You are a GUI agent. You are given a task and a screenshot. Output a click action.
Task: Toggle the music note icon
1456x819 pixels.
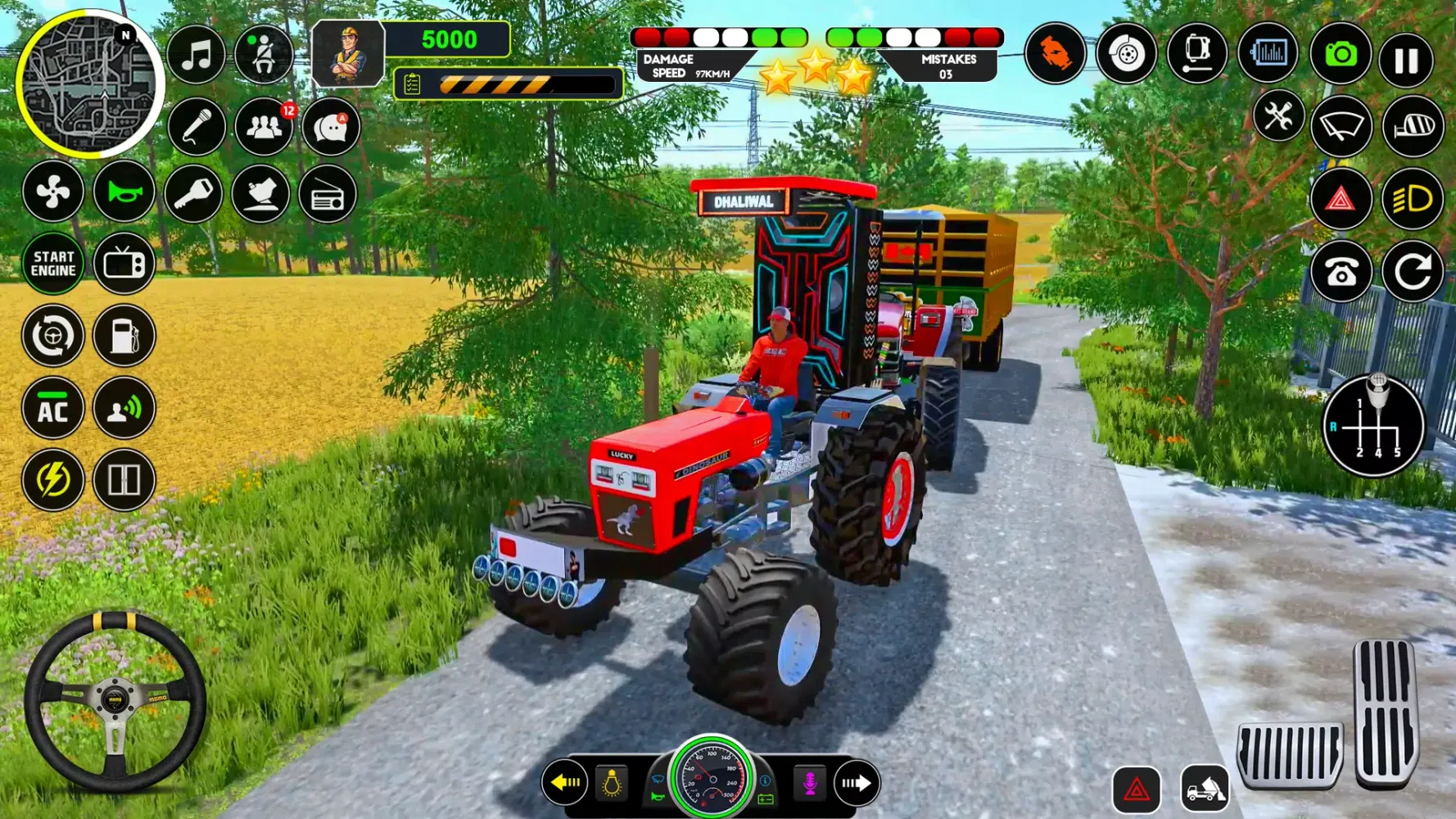point(196,56)
